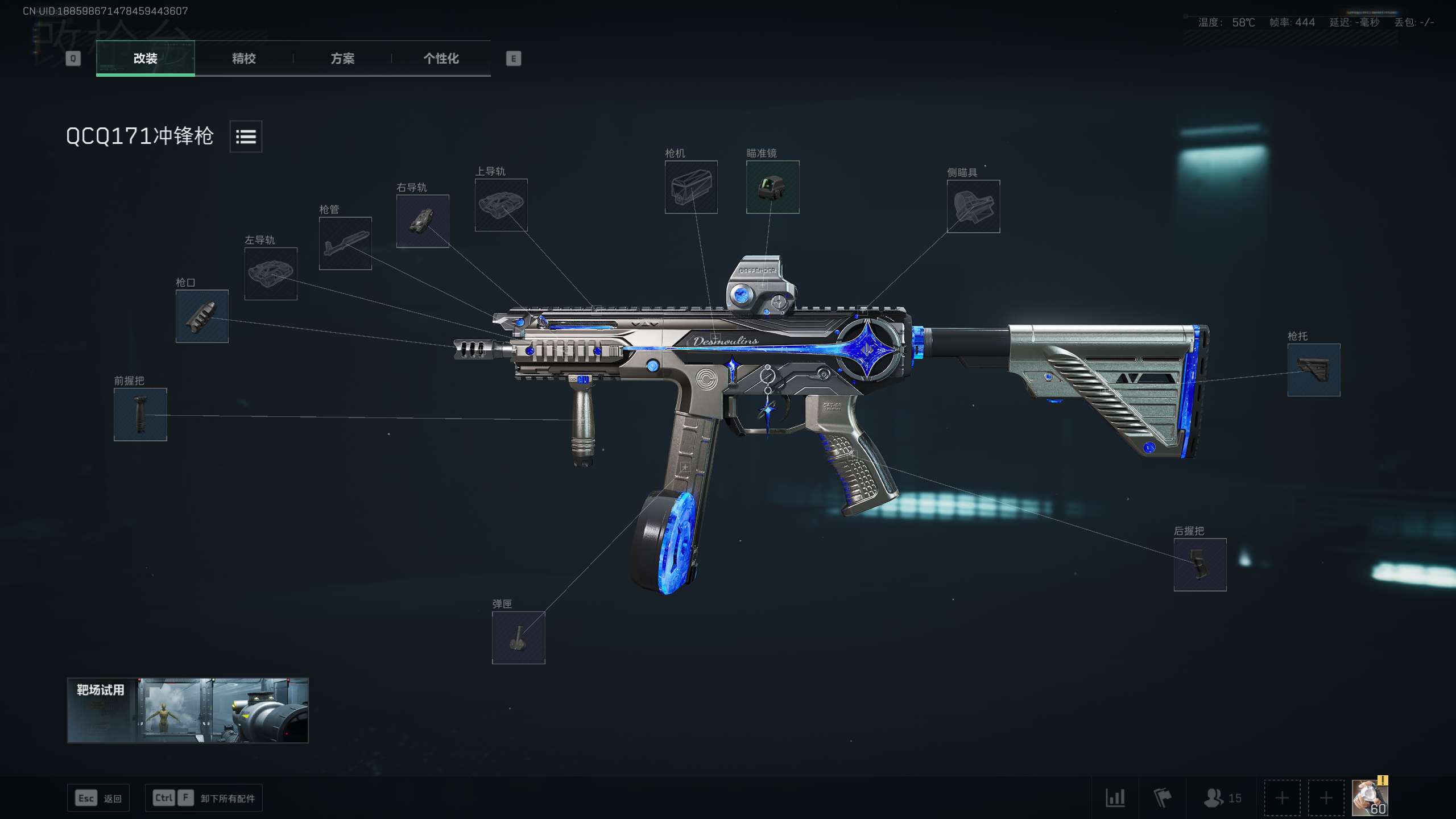
Task: Choose the 左导轨 left rail slot
Action: pos(271,274)
